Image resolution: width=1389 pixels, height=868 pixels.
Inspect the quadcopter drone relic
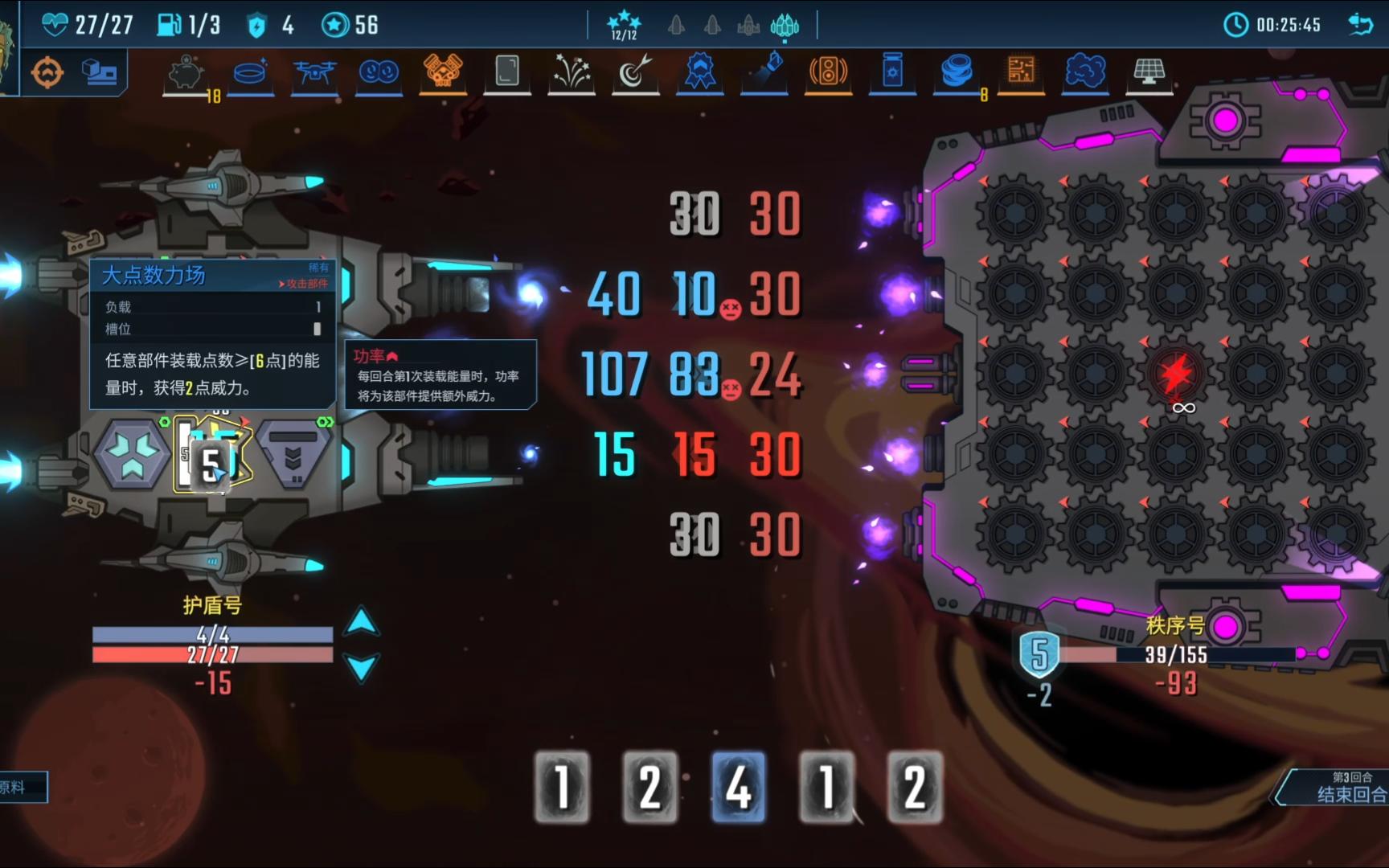click(314, 72)
